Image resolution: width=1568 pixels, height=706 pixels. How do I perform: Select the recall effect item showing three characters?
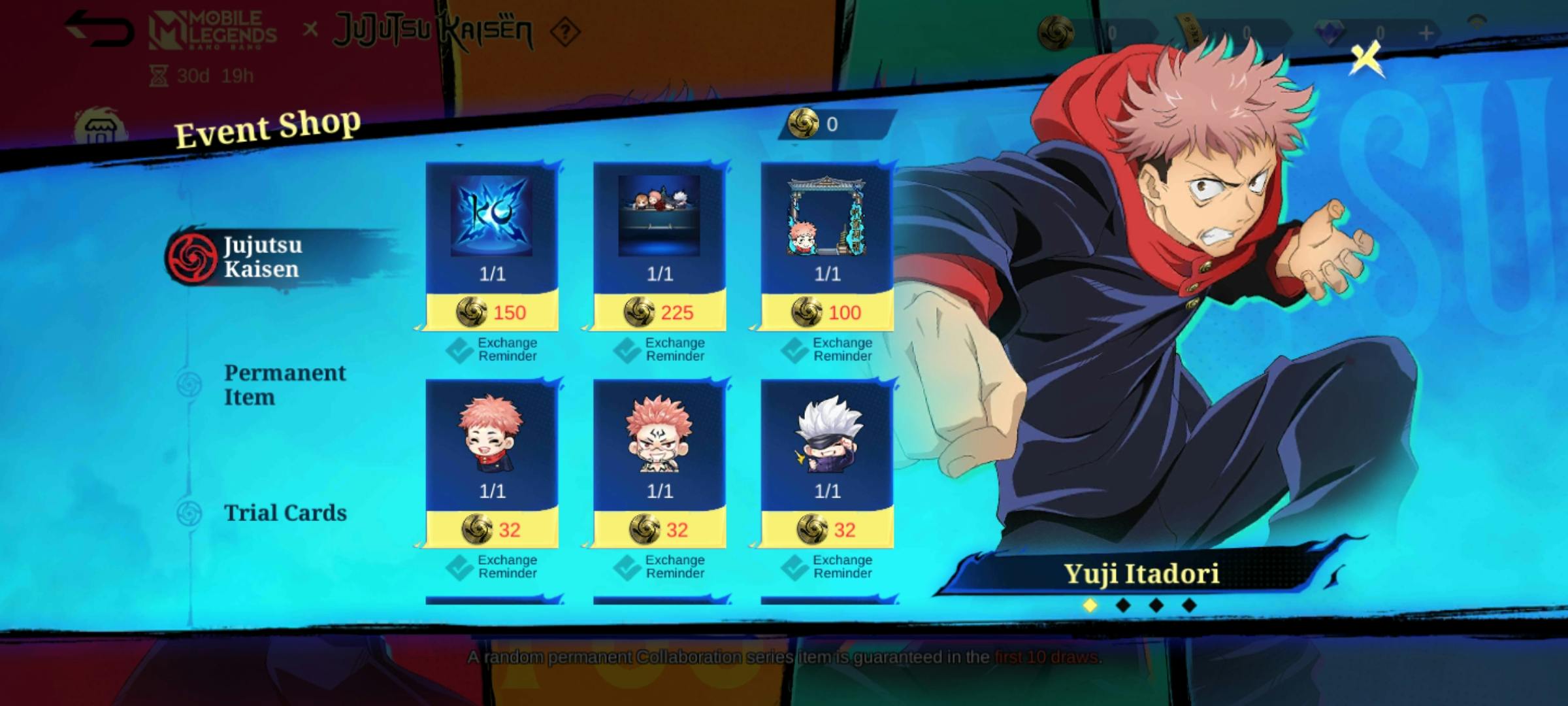[x=660, y=216]
